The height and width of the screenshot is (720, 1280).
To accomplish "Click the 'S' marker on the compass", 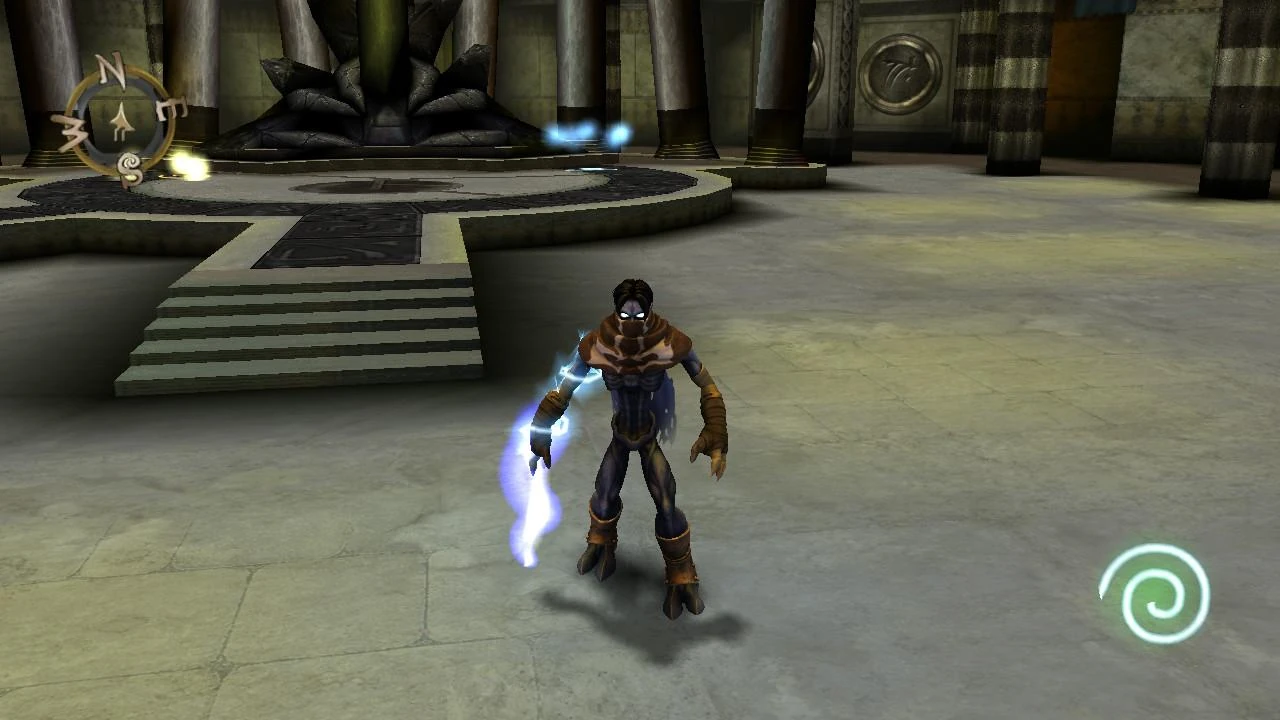I will click(x=128, y=166).
